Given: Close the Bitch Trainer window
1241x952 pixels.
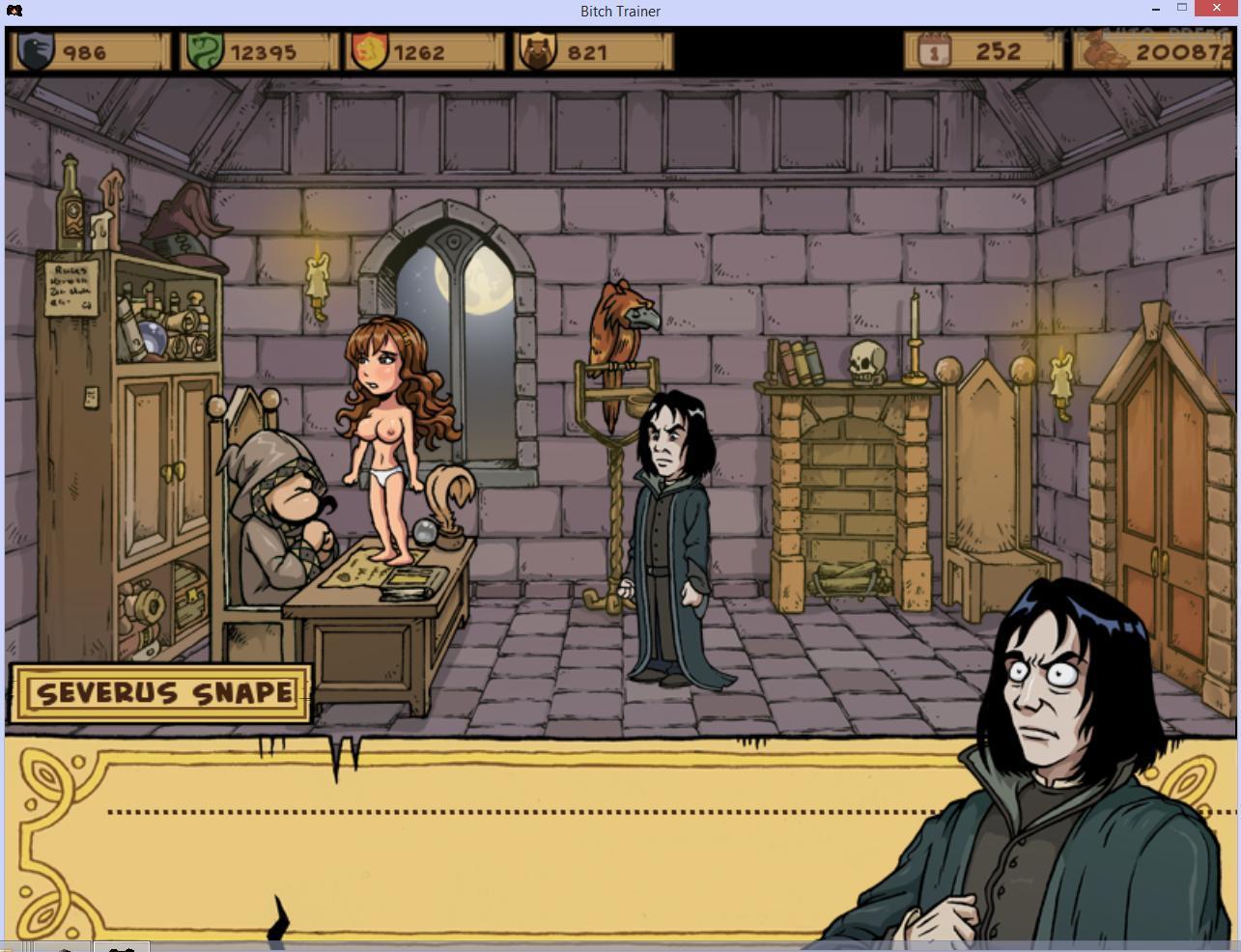Looking at the screenshot, I should click(x=1216, y=9).
